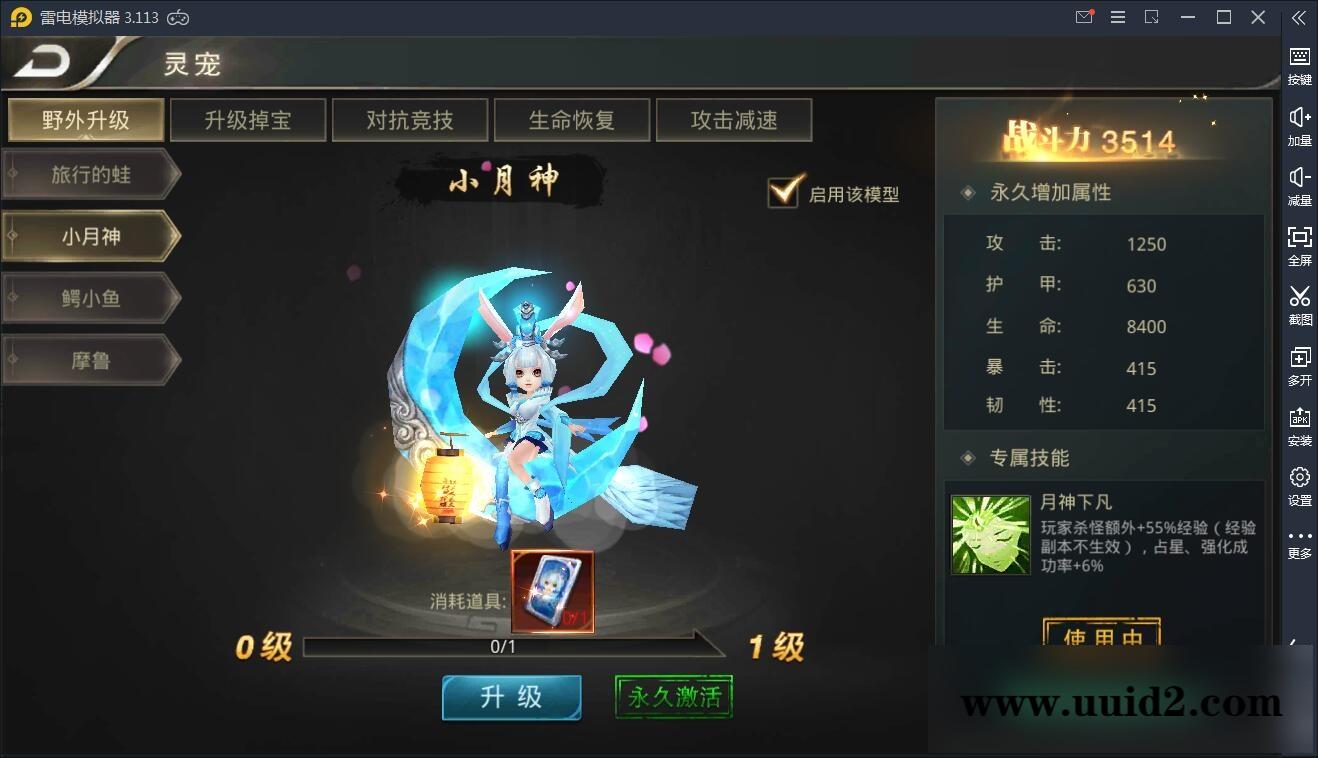Select the 鳄小鱼 pet entry

pyautogui.click(x=88, y=298)
